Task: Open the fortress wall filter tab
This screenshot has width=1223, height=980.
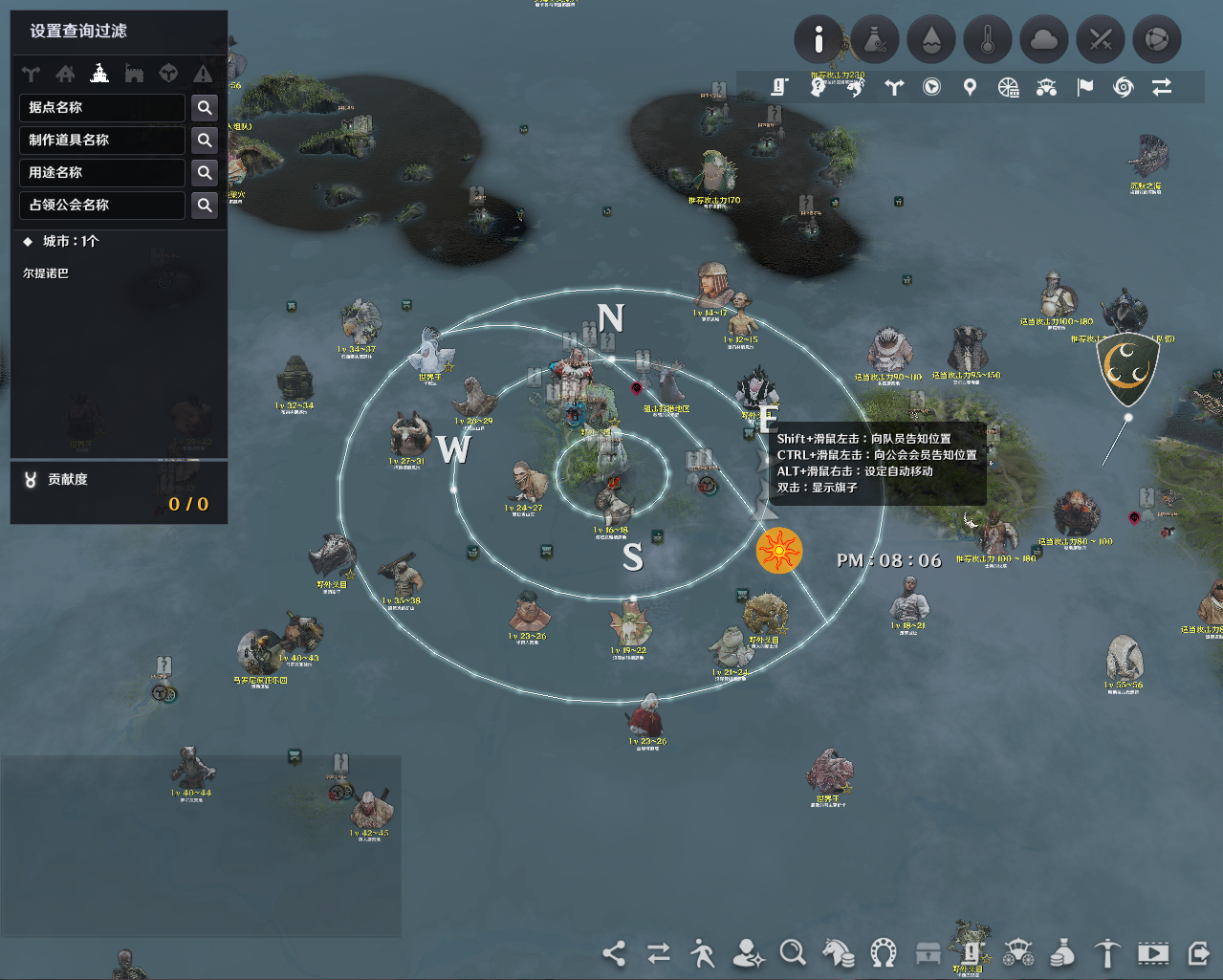Action: [134, 74]
